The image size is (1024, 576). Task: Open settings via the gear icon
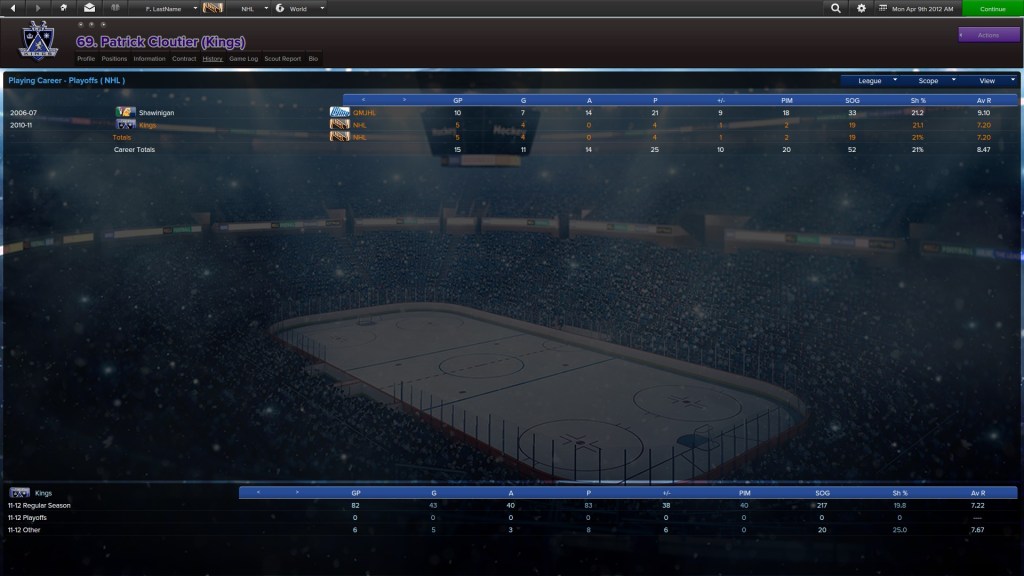862,8
